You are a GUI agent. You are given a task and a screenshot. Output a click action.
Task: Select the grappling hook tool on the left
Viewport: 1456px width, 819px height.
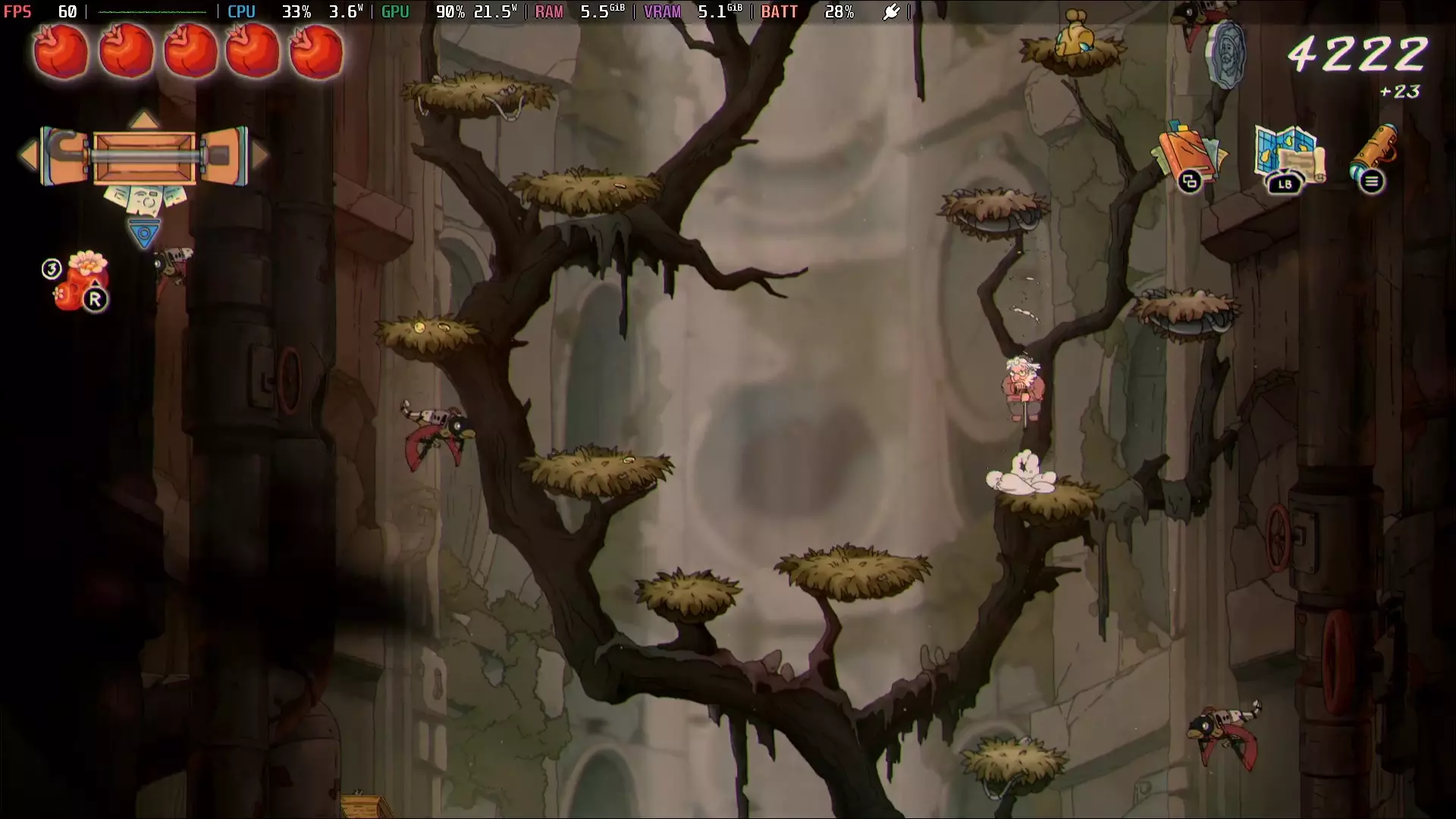[64, 156]
